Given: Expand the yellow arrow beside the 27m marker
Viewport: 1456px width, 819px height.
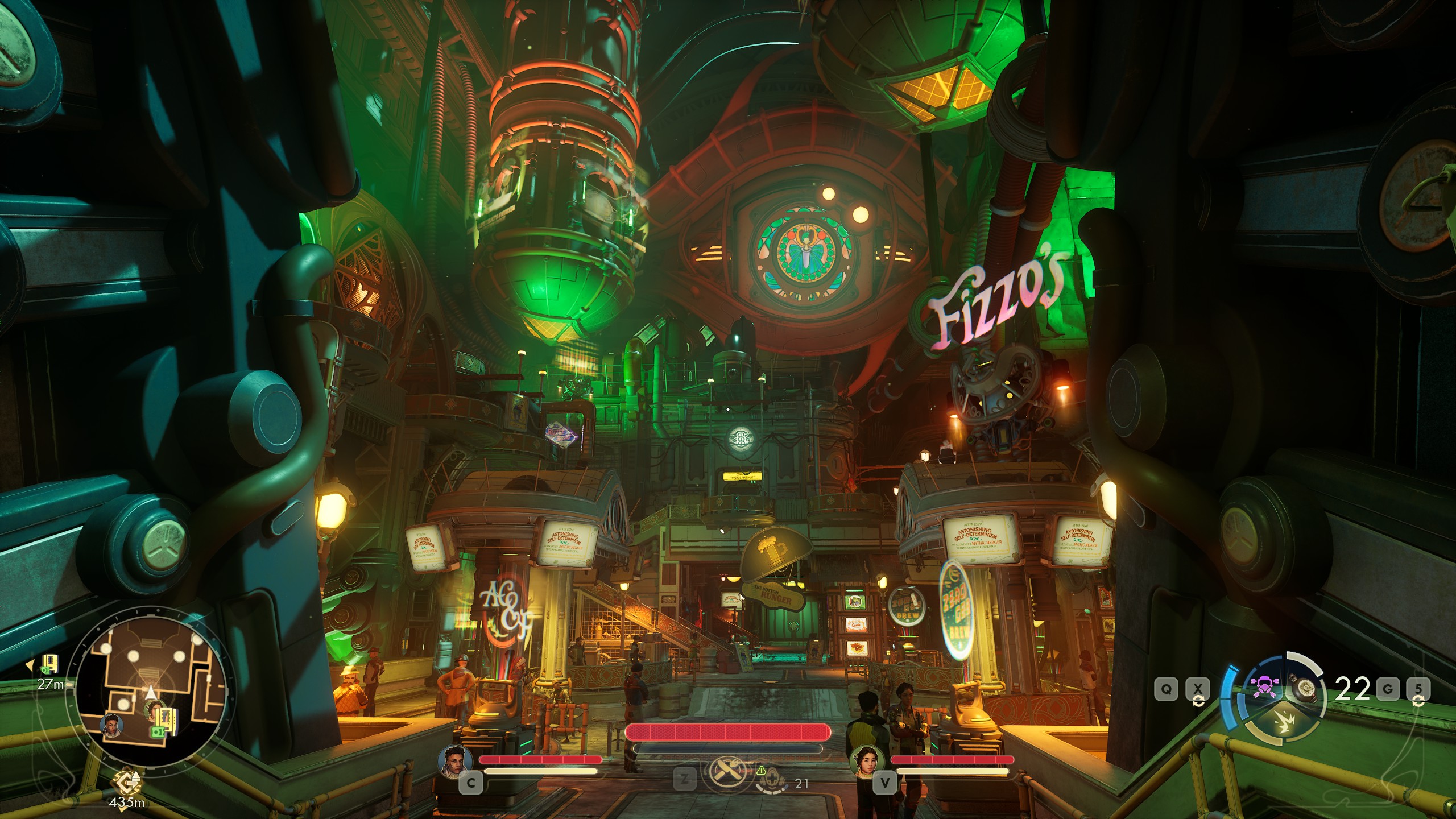Looking at the screenshot, I should coord(30,665).
